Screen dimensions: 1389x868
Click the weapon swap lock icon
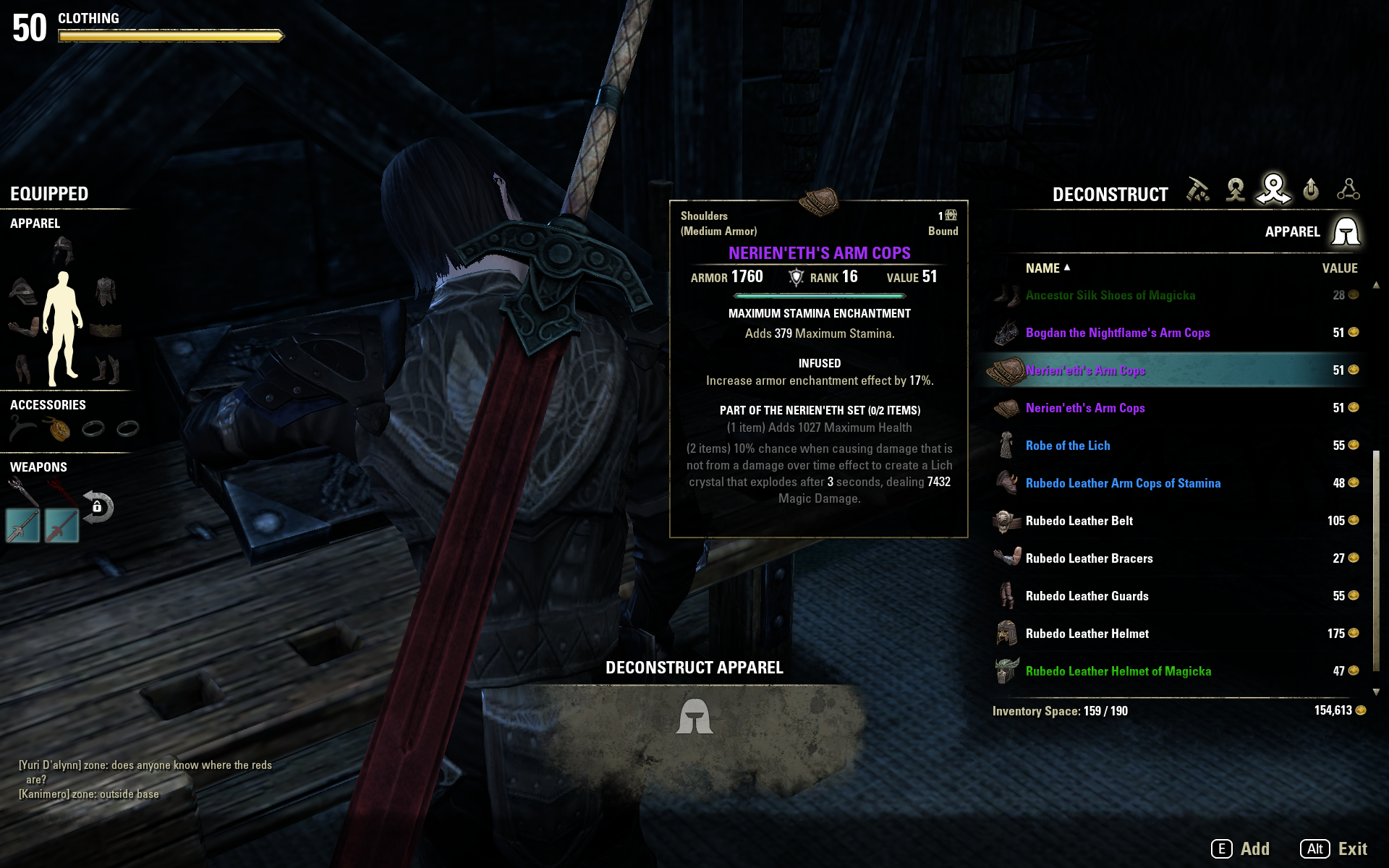100,506
